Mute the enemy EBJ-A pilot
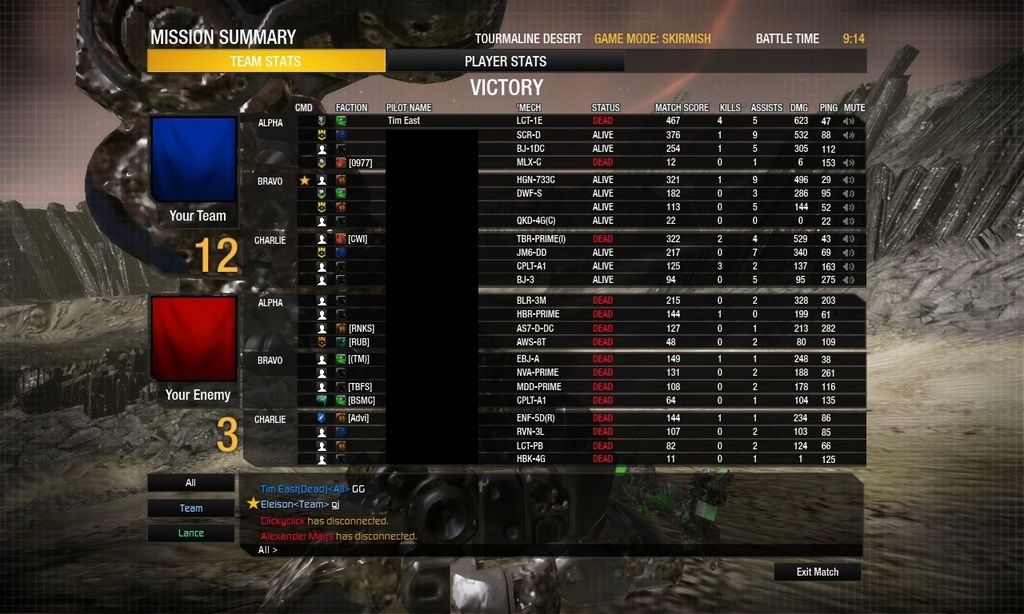This screenshot has width=1024, height=614. (x=850, y=359)
